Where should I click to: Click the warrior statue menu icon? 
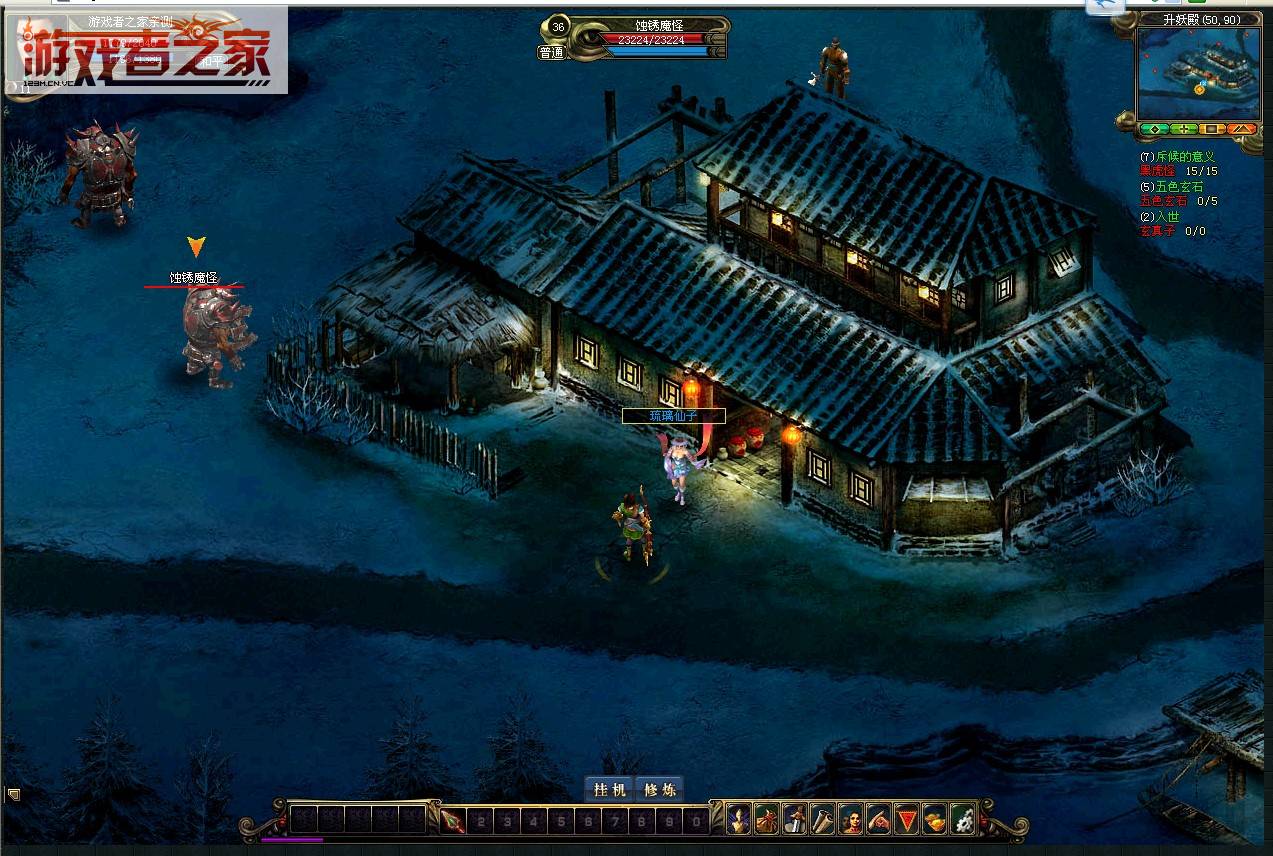tap(795, 819)
